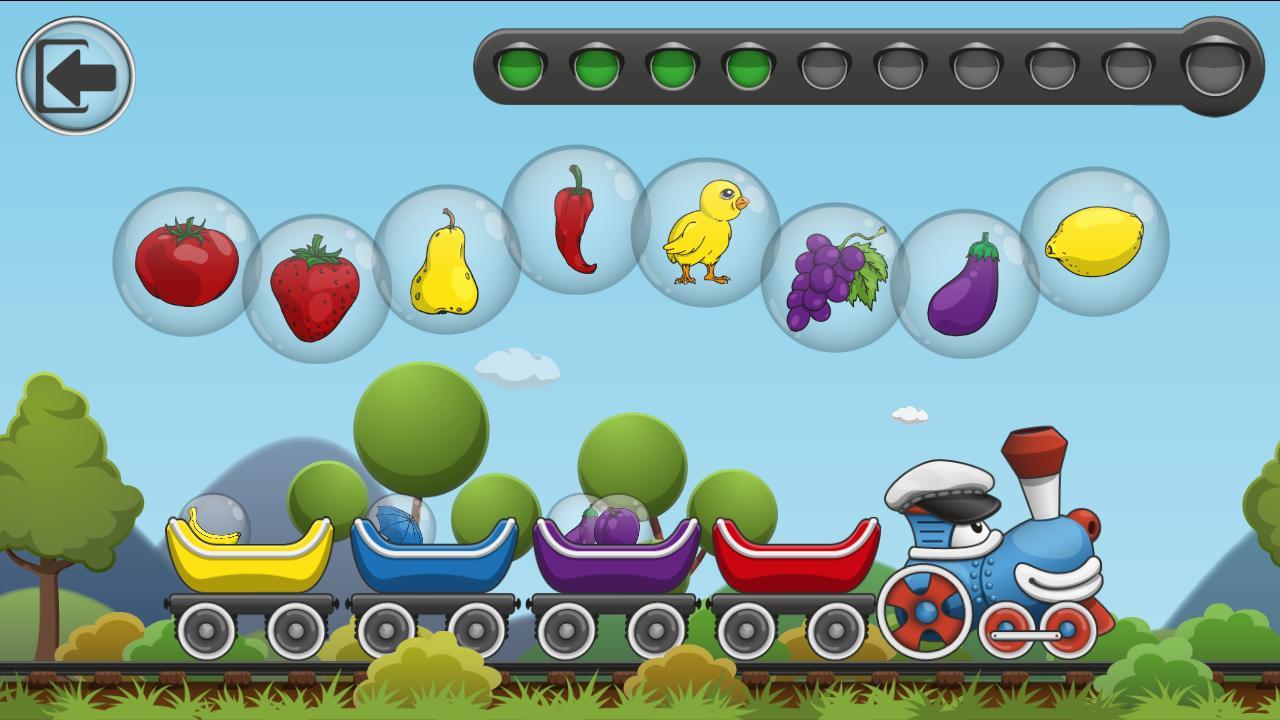Select the yellow pear bubble
Viewport: 1280px width, 720px height.
point(445,263)
